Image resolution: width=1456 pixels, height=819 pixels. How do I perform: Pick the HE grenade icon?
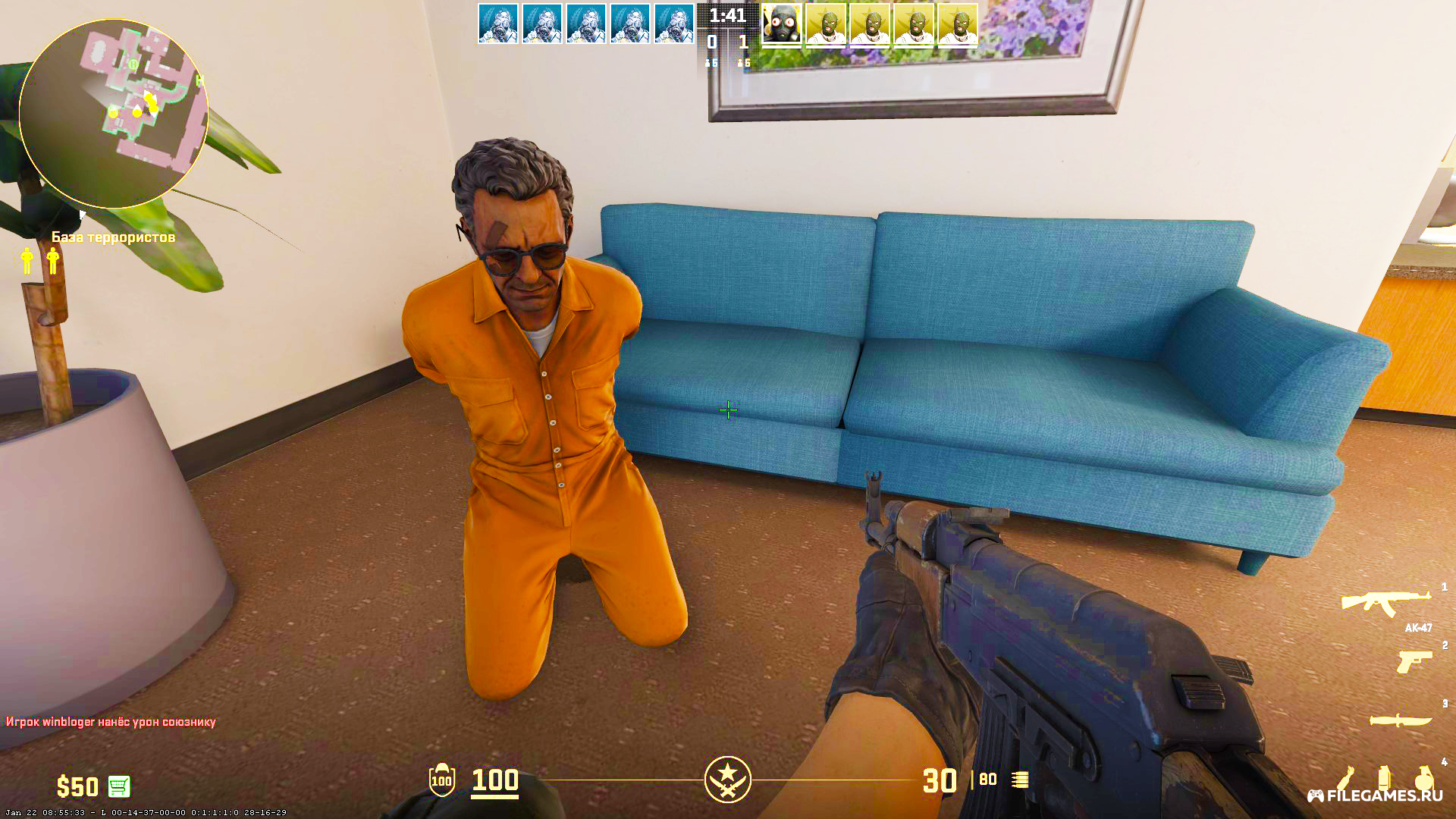coord(1423,779)
